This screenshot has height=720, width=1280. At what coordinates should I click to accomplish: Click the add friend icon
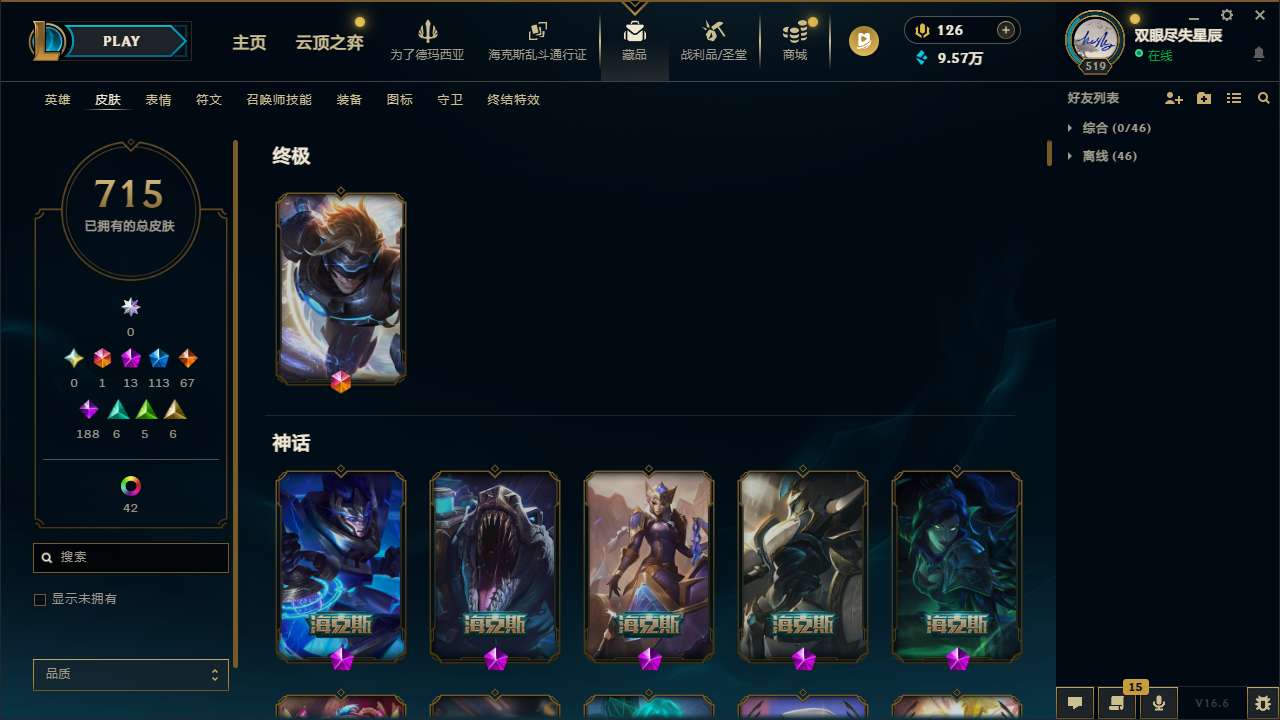[x=1174, y=97]
